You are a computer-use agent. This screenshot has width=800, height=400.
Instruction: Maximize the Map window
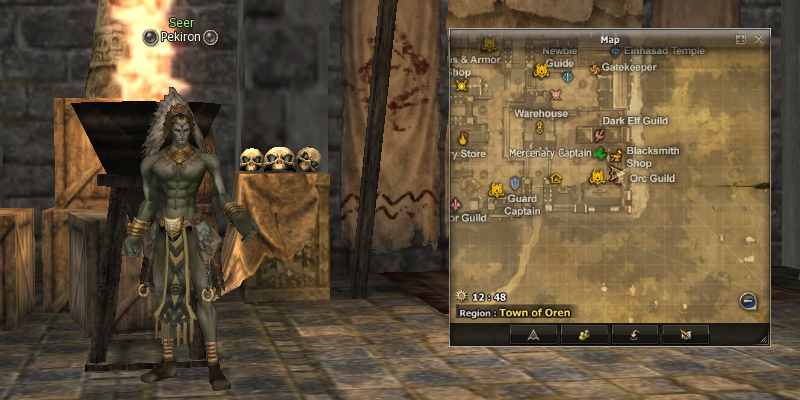[x=741, y=40]
